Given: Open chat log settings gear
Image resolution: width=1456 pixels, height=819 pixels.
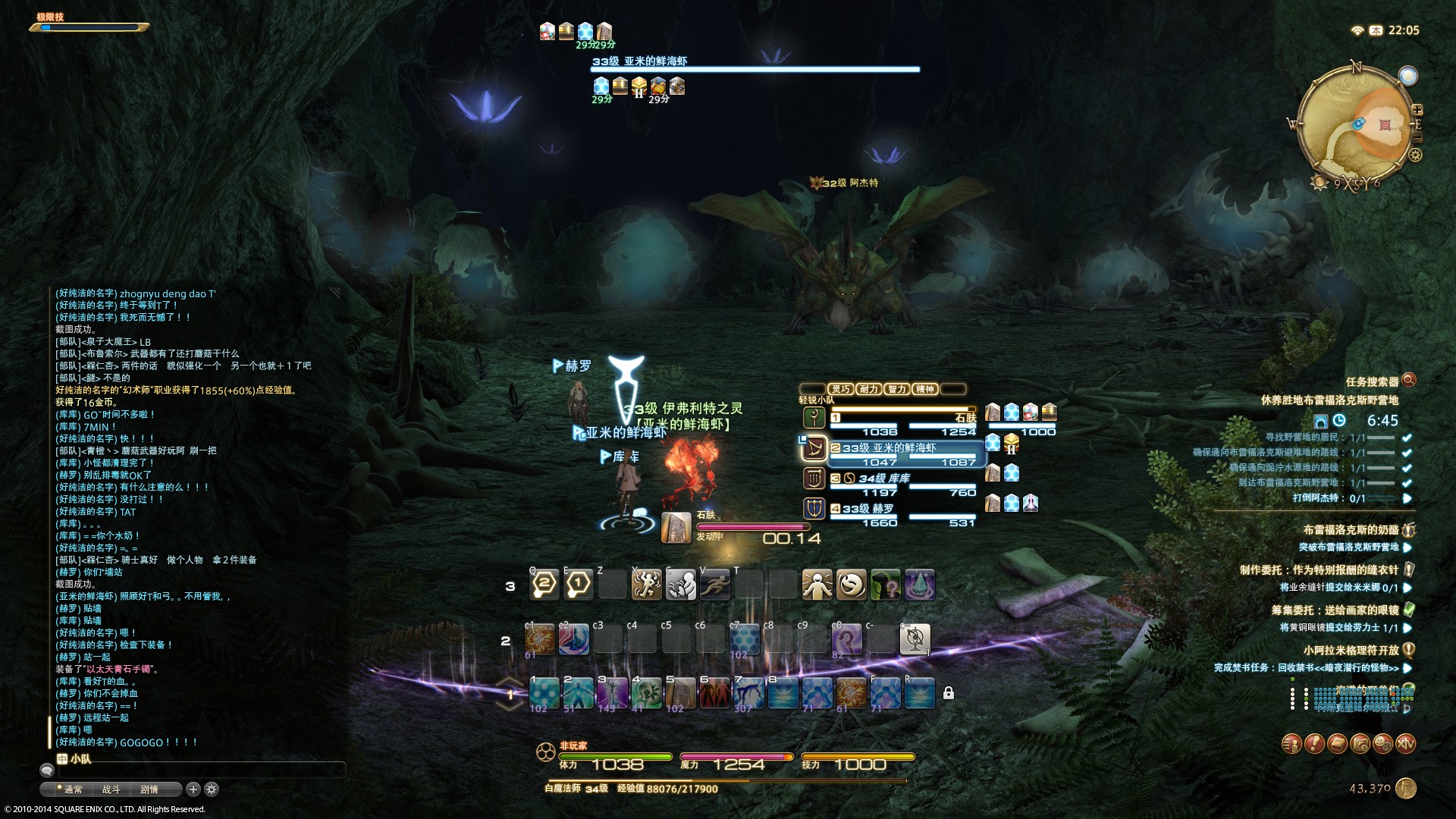Looking at the screenshot, I should 212,789.
